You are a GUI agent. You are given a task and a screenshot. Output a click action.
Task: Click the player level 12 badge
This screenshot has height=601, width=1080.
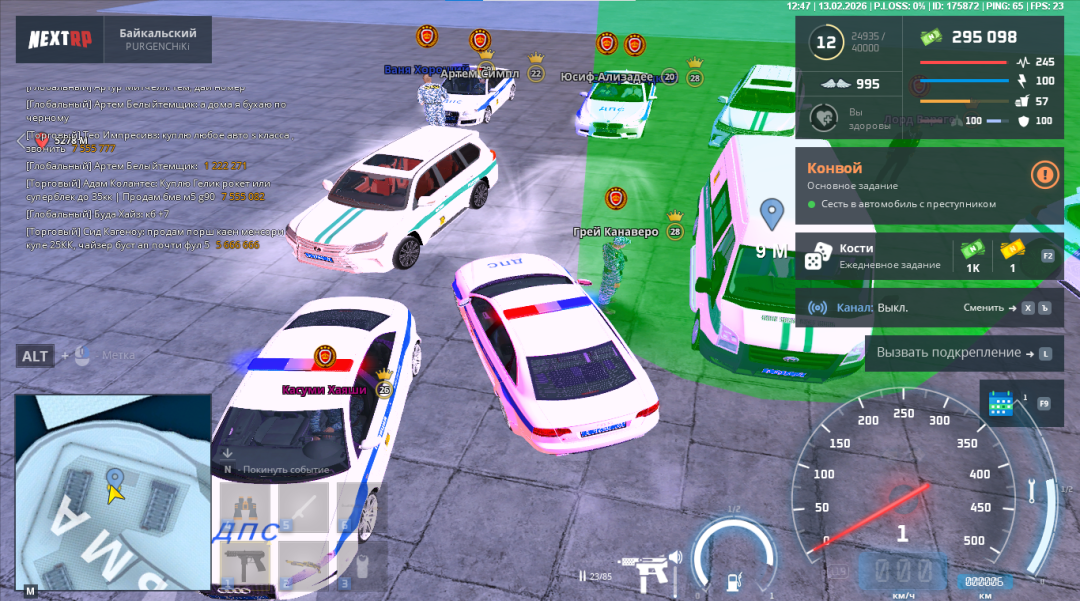coord(826,42)
